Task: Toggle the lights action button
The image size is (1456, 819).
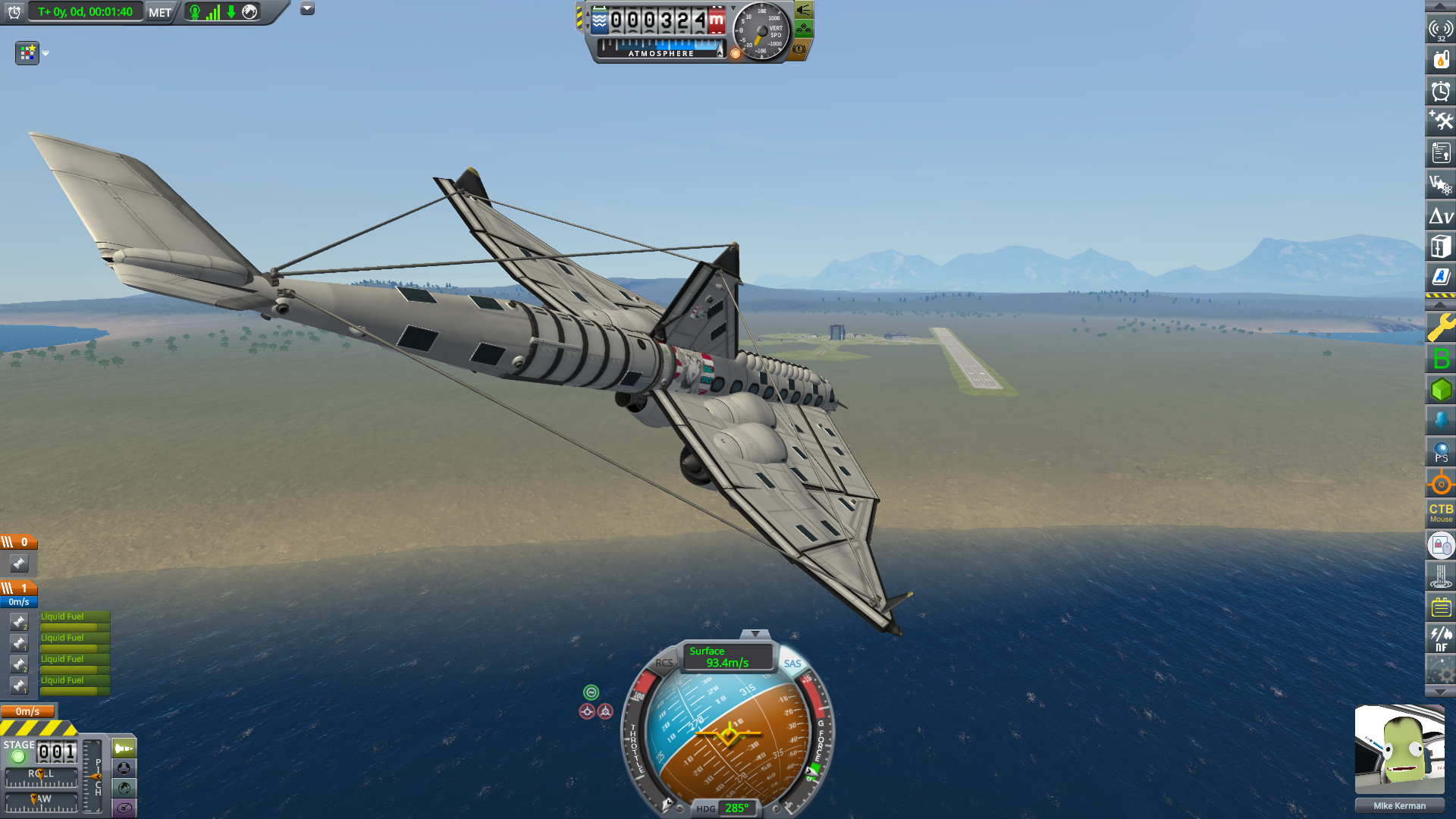Action: click(x=803, y=11)
